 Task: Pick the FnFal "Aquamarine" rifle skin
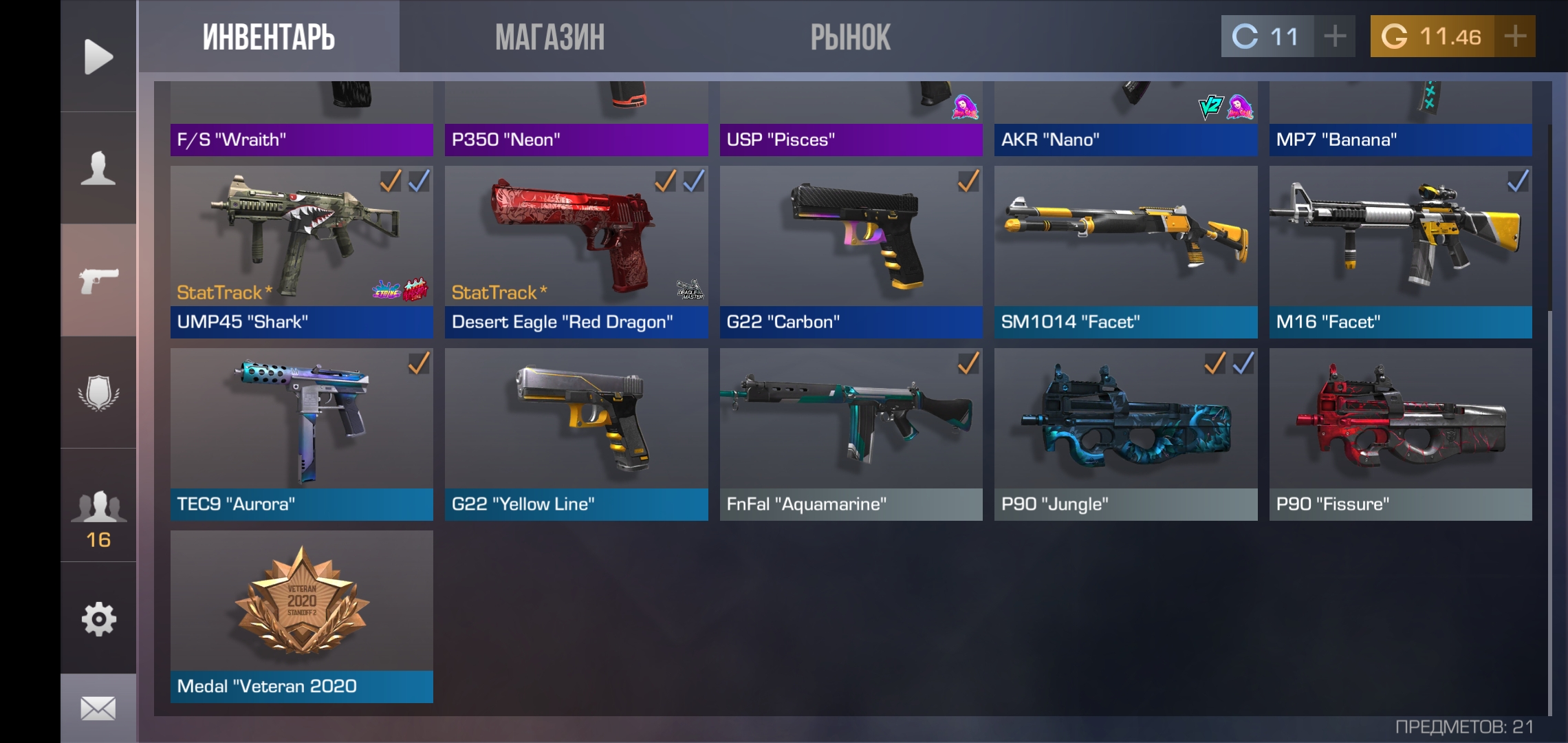[x=851, y=434]
